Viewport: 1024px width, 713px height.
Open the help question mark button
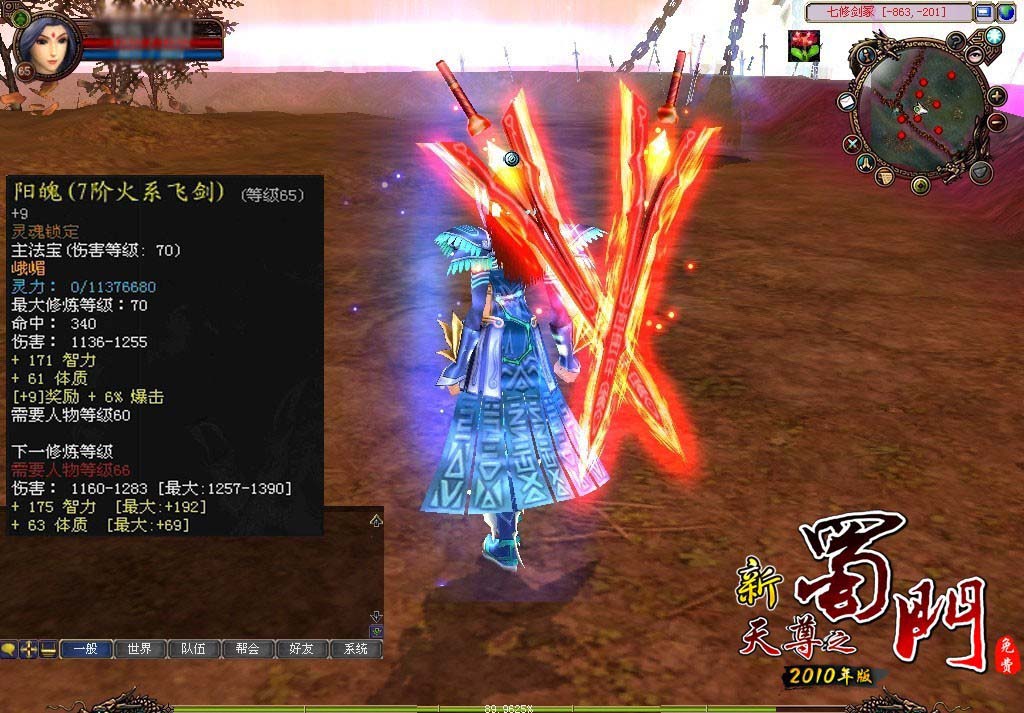coord(957,41)
